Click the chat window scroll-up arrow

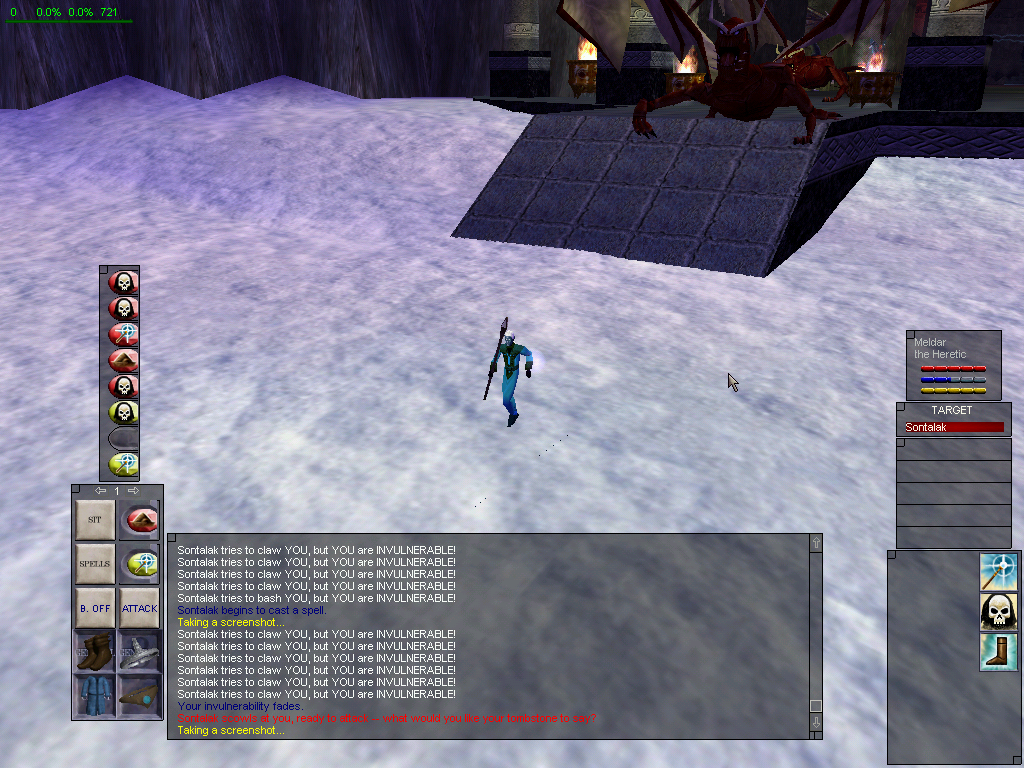(x=816, y=543)
